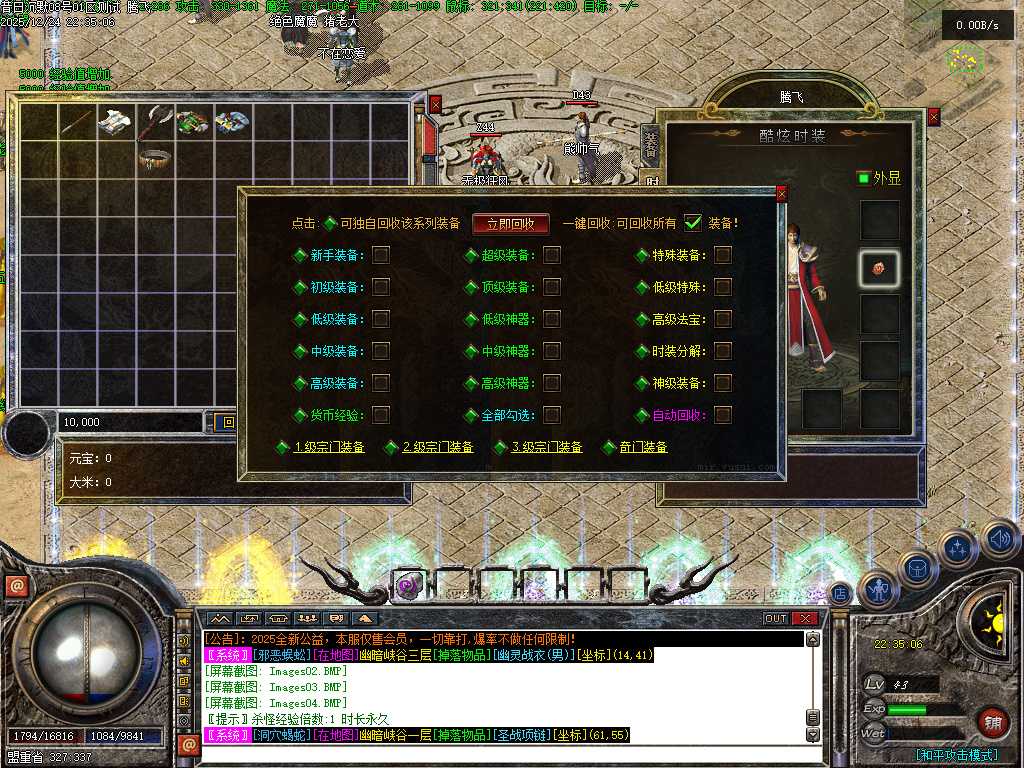Use the purple item in the quick belt

pos(407,586)
